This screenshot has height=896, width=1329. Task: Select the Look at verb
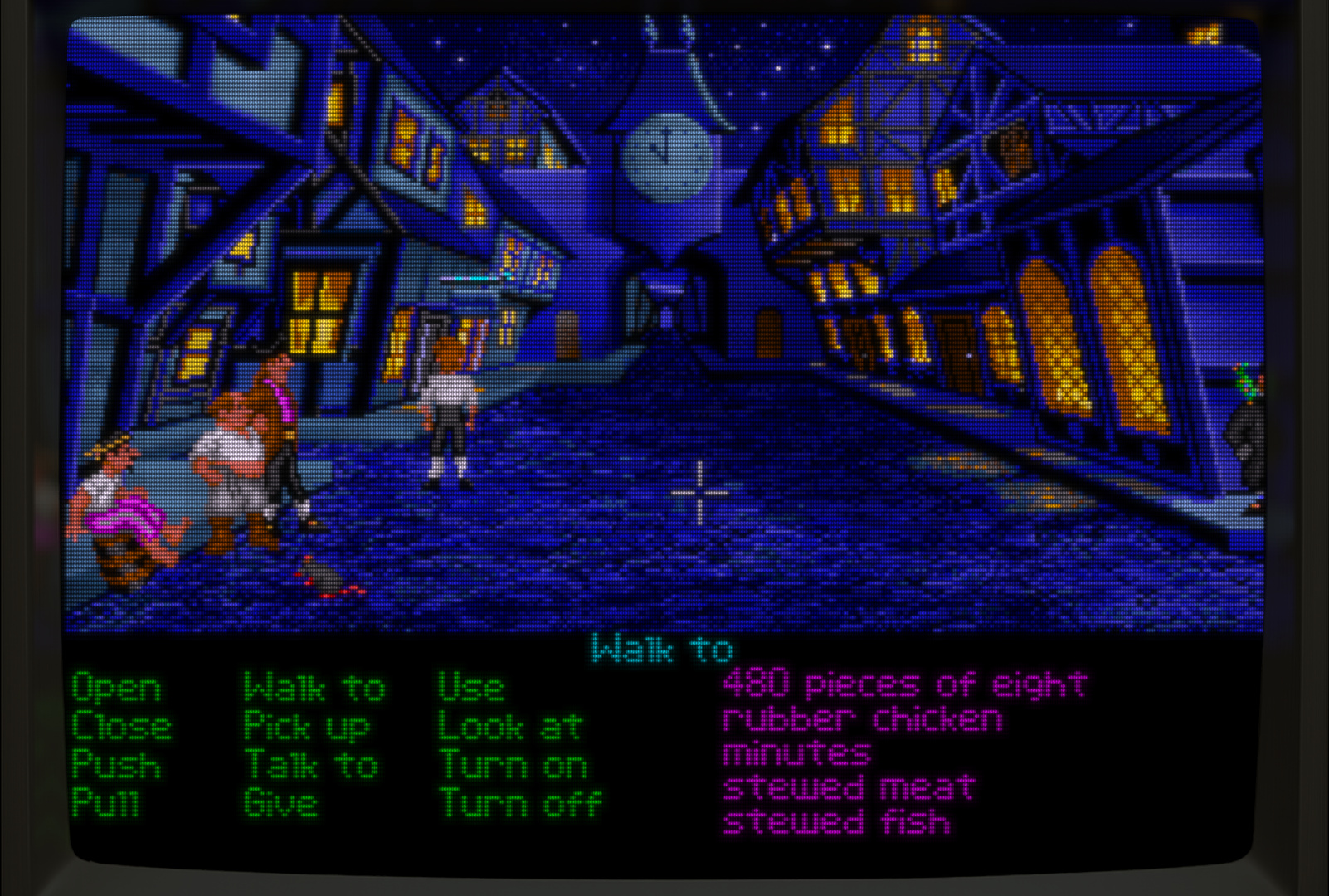point(510,728)
